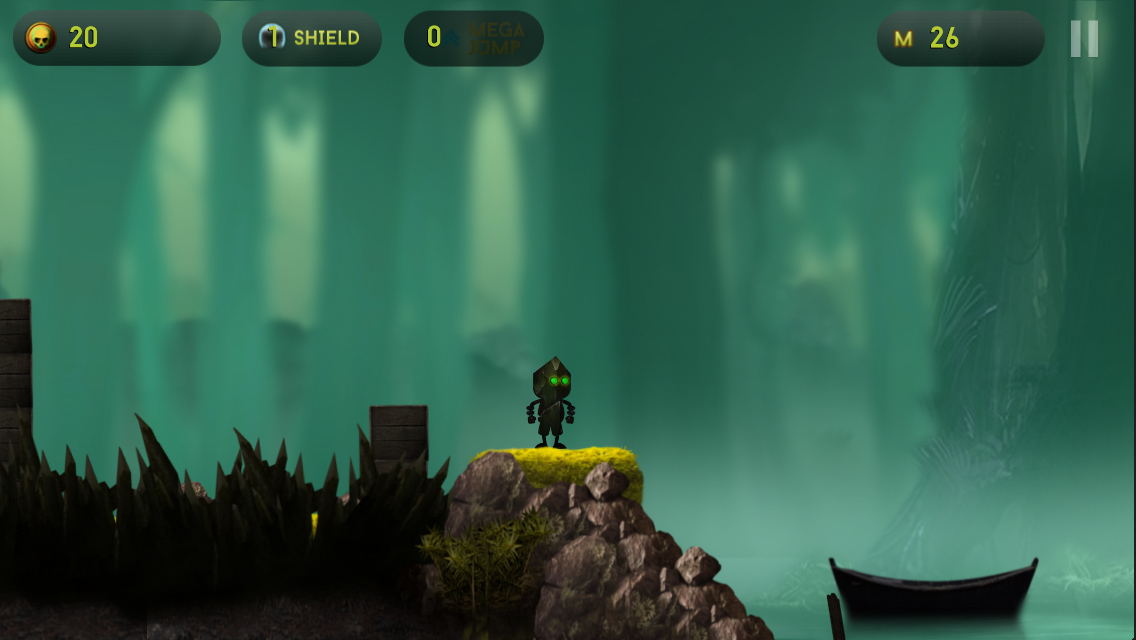Activate the Shield power-up

pos(311,39)
